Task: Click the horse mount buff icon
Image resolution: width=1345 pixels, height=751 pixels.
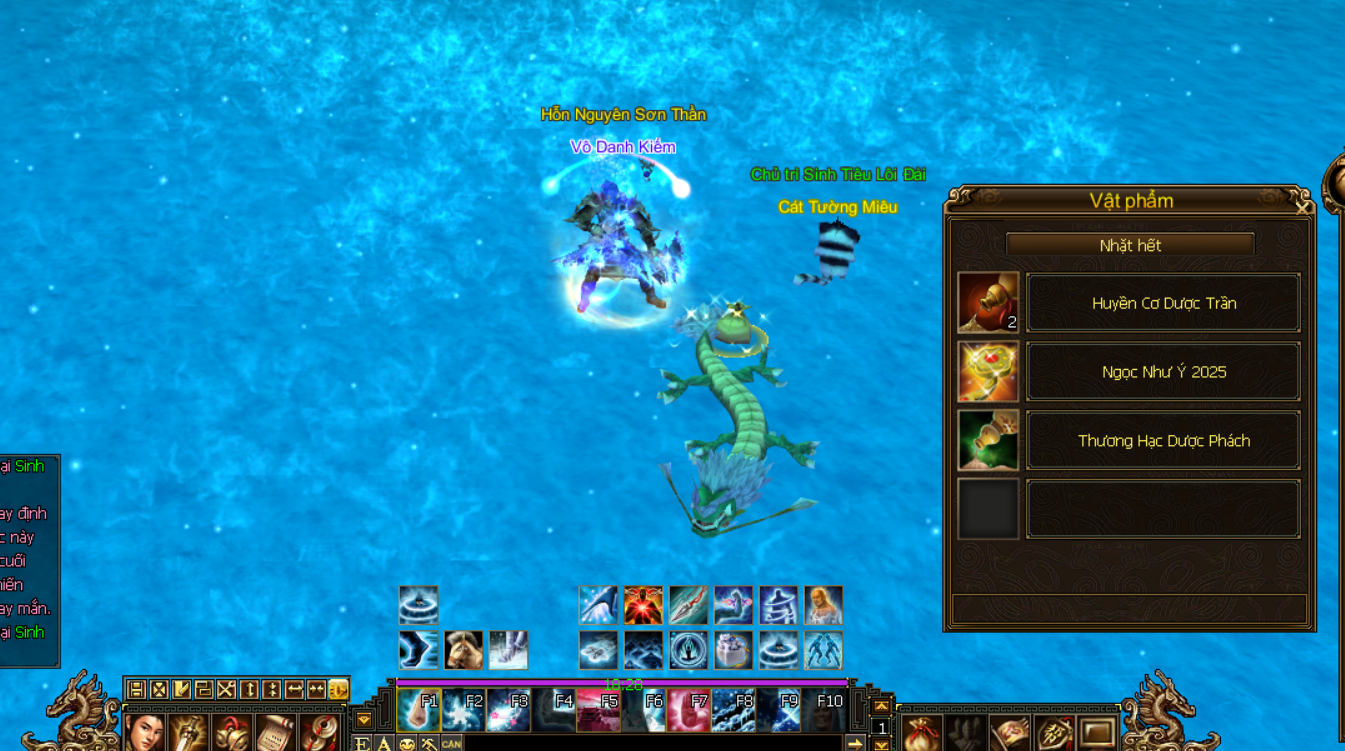Action: [x=464, y=650]
